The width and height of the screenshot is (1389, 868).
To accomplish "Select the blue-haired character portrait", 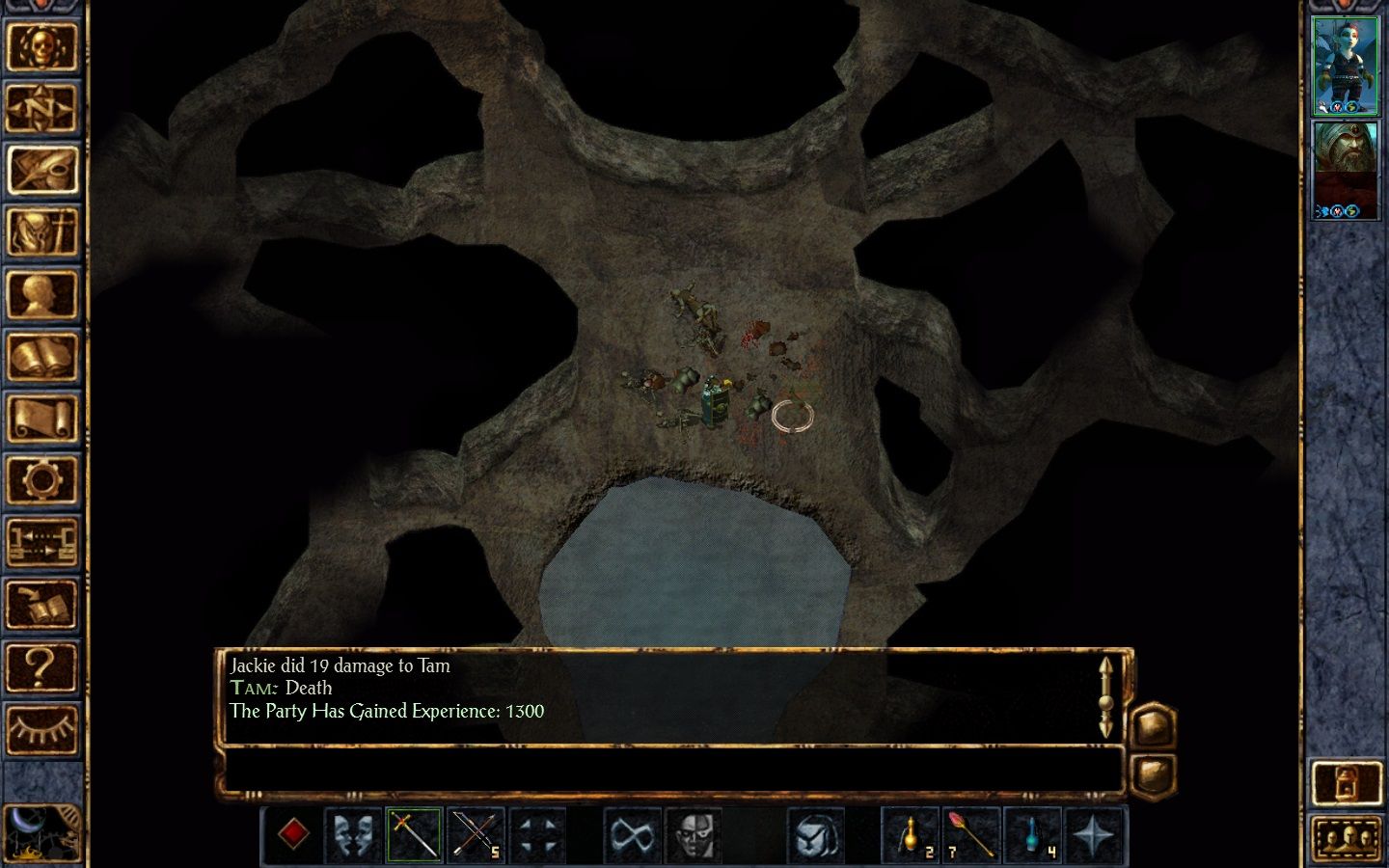I will coord(1346,65).
